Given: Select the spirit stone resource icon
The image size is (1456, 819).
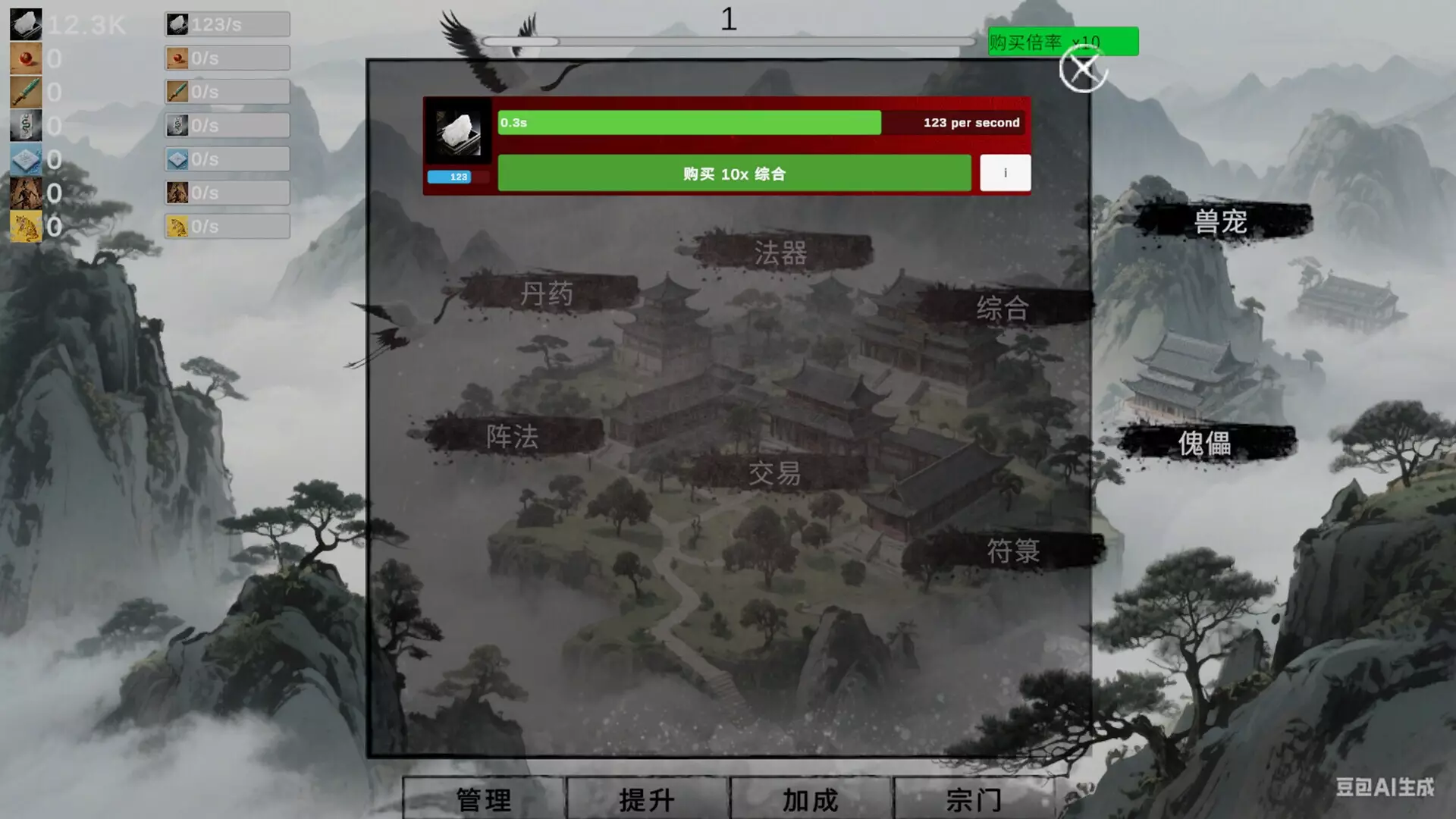Looking at the screenshot, I should [x=25, y=24].
